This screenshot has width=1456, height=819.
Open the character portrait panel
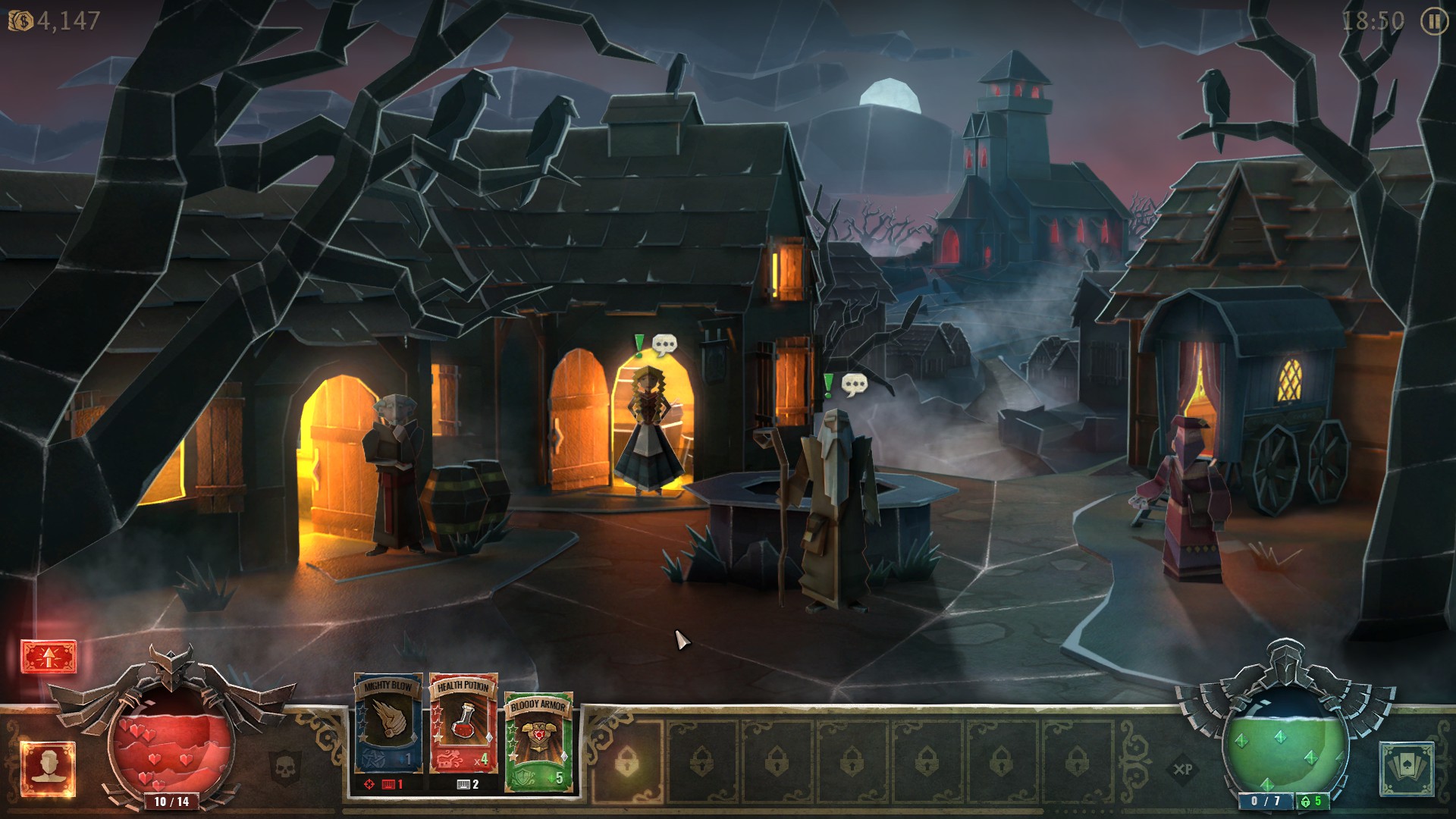(49, 769)
